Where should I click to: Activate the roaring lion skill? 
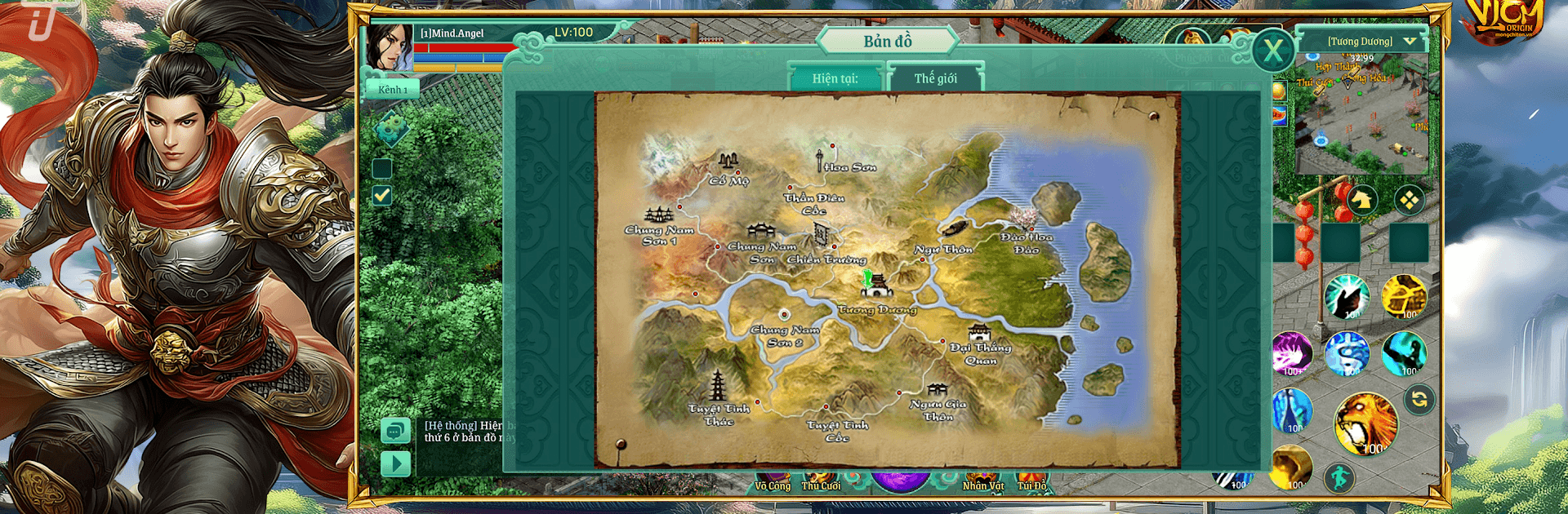pyautogui.click(x=1365, y=423)
